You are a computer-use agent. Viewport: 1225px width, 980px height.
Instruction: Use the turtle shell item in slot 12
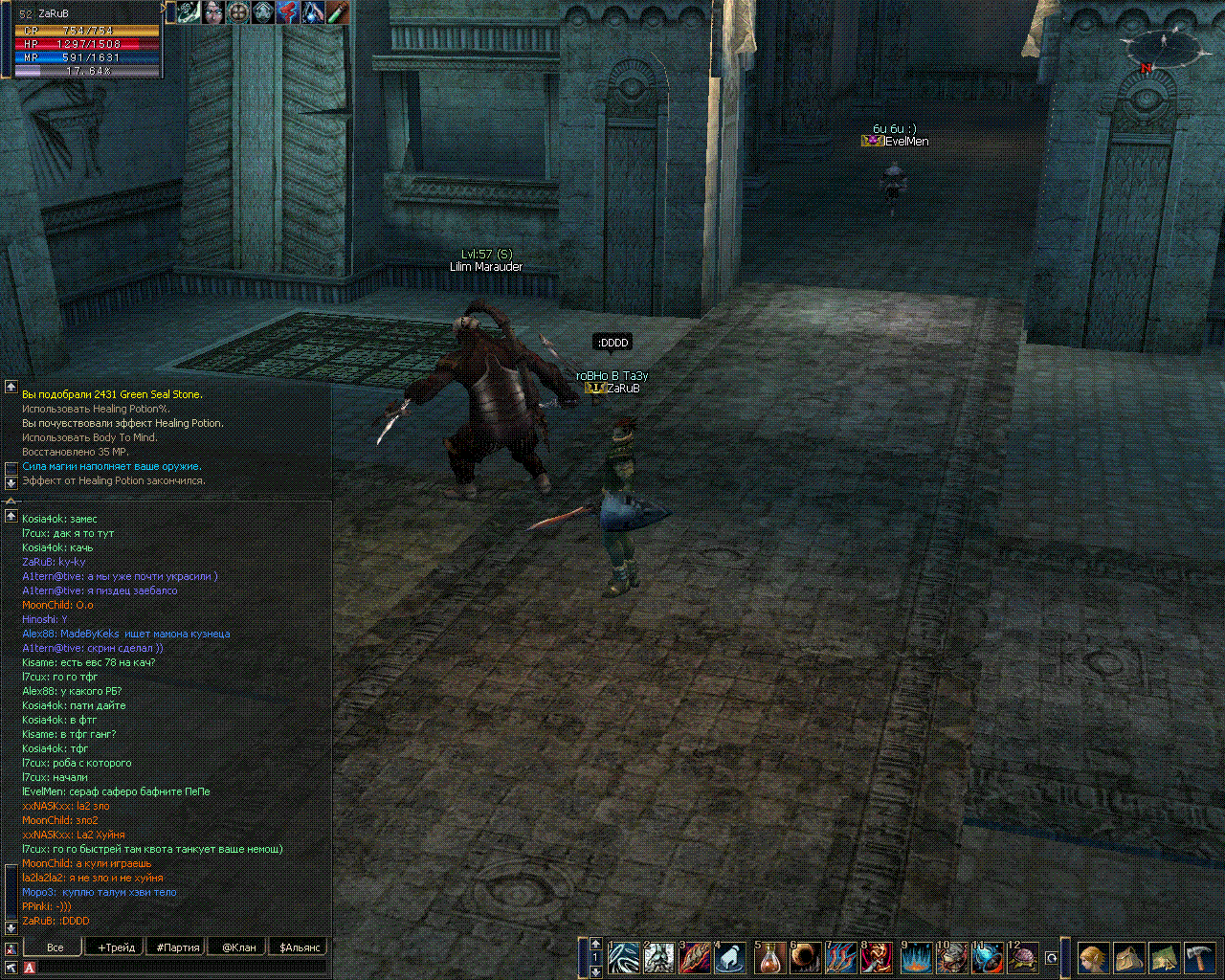(1023, 958)
